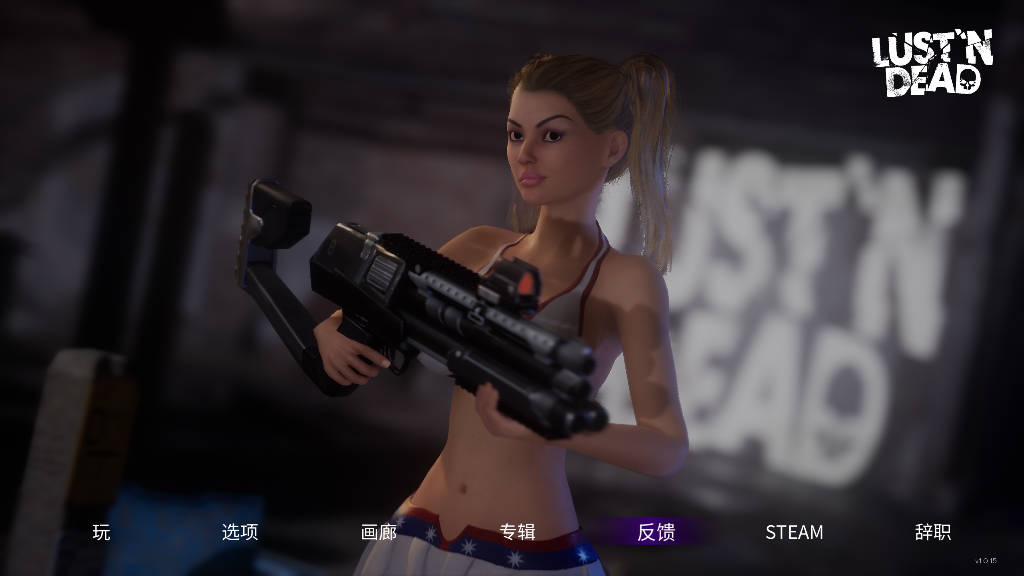This screenshot has height=576, width=1024.
Task: Quit the game via 辞职
Action: coord(932,532)
